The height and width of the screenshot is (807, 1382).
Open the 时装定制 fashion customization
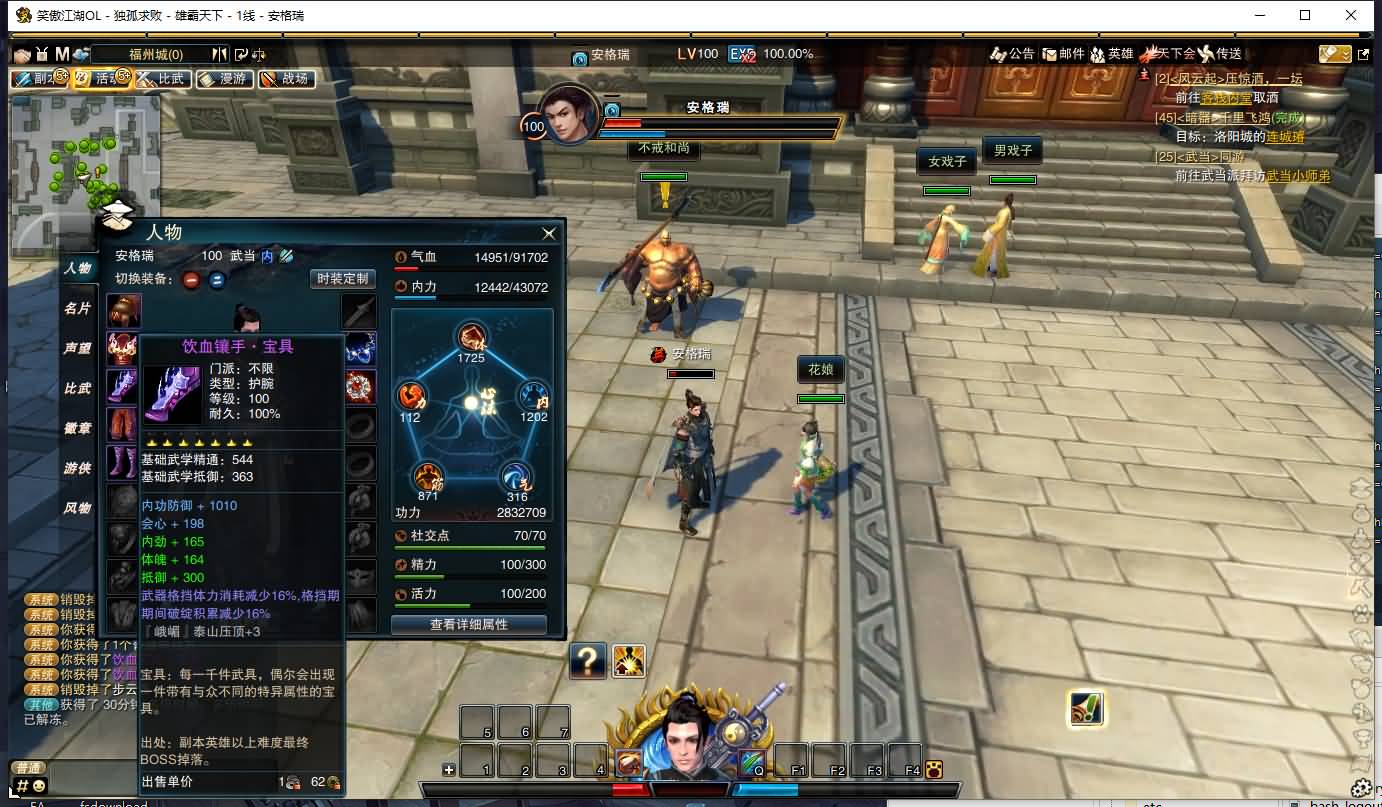pos(342,279)
